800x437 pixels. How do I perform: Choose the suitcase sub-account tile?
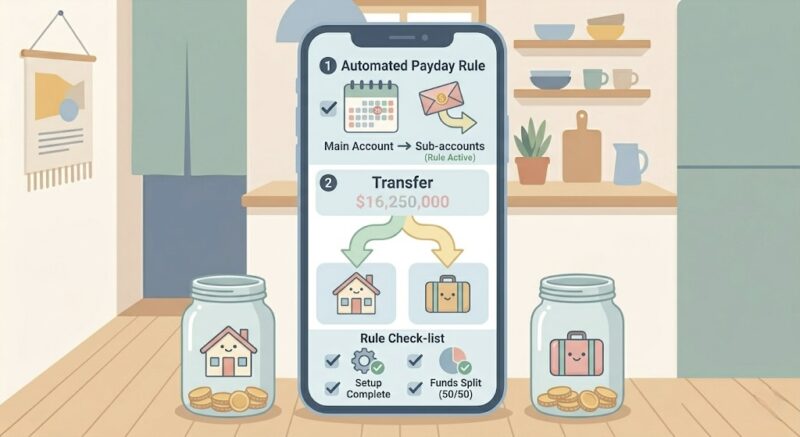tap(447, 293)
